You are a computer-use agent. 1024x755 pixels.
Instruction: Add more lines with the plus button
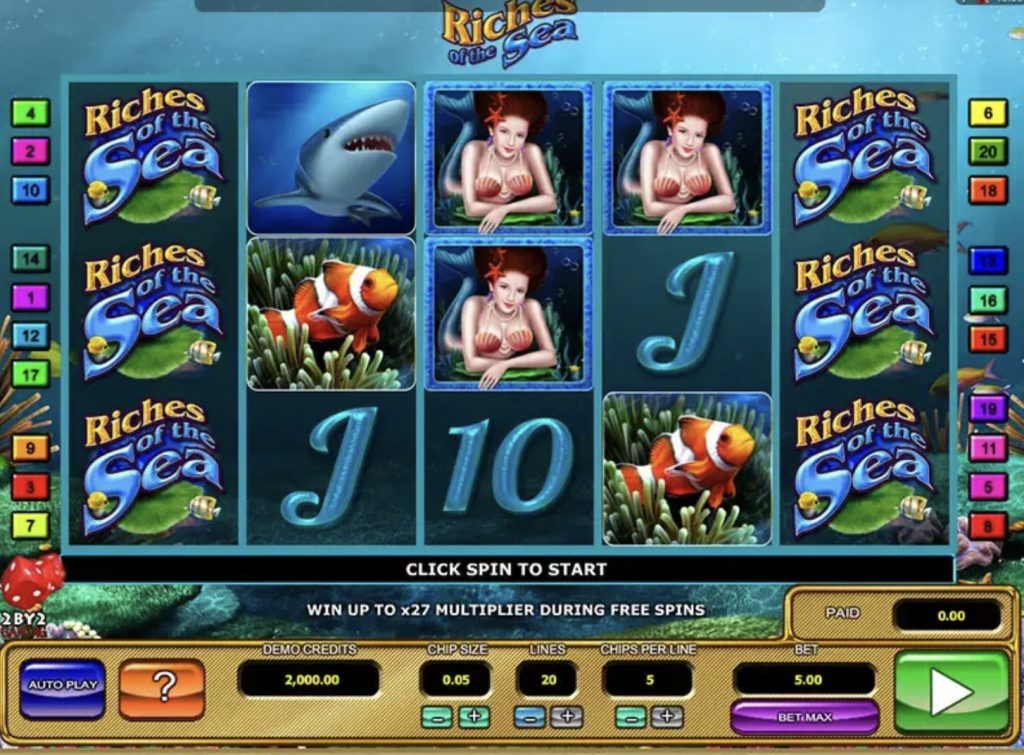(565, 717)
